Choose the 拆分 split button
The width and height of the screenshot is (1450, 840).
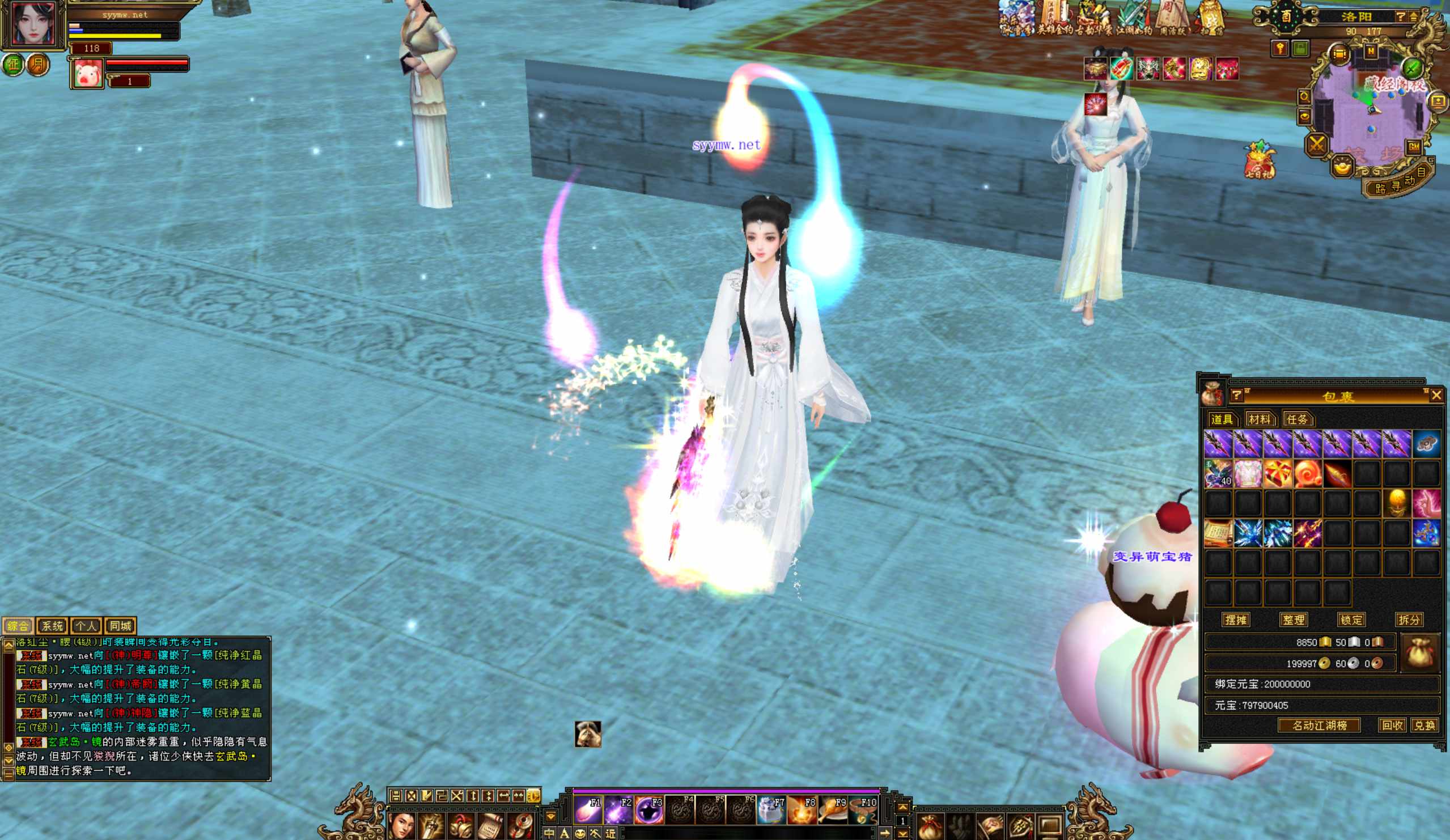(x=1409, y=620)
